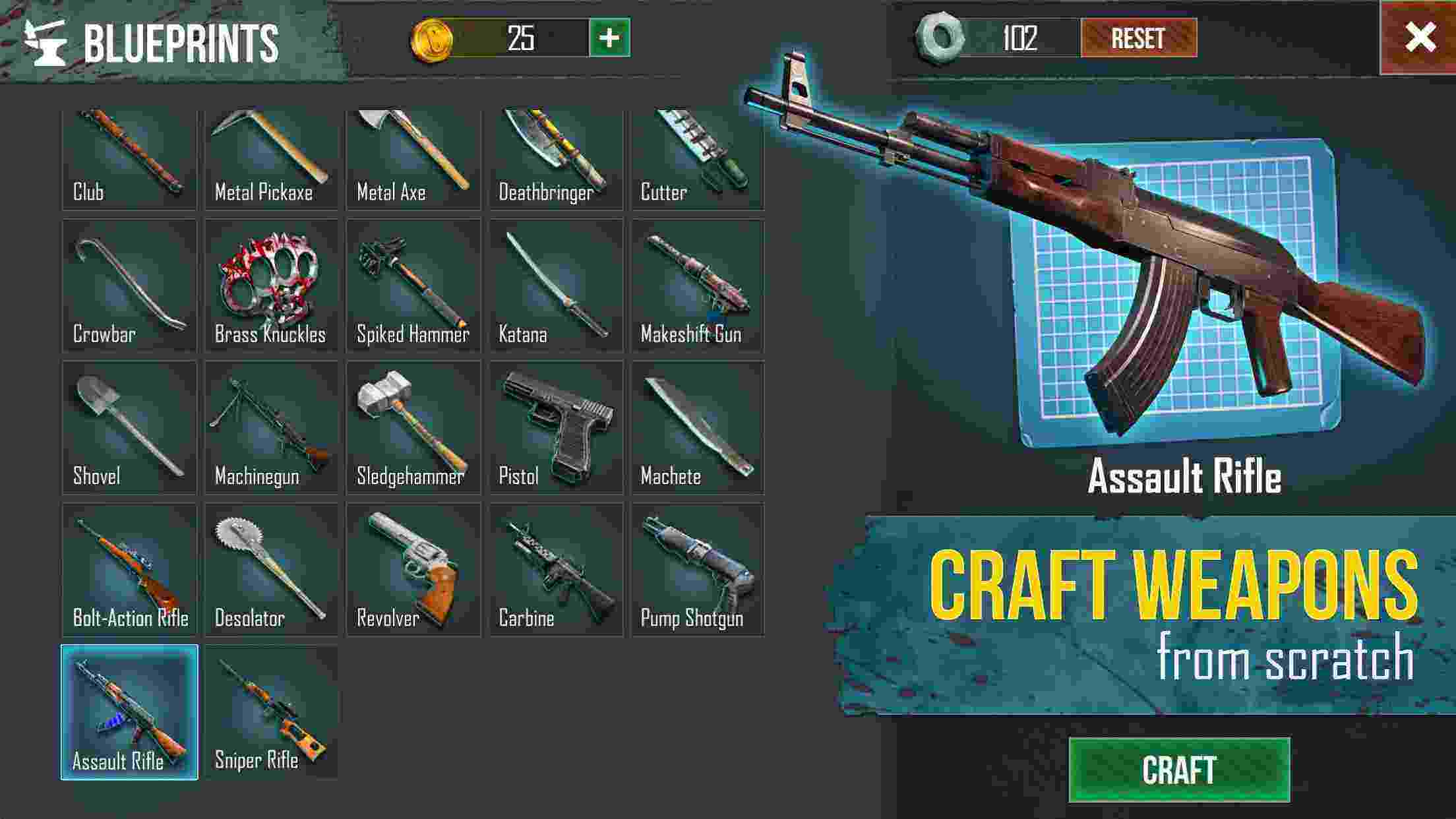Choose the Pistol blueprint
The image size is (1456, 819).
coord(556,427)
